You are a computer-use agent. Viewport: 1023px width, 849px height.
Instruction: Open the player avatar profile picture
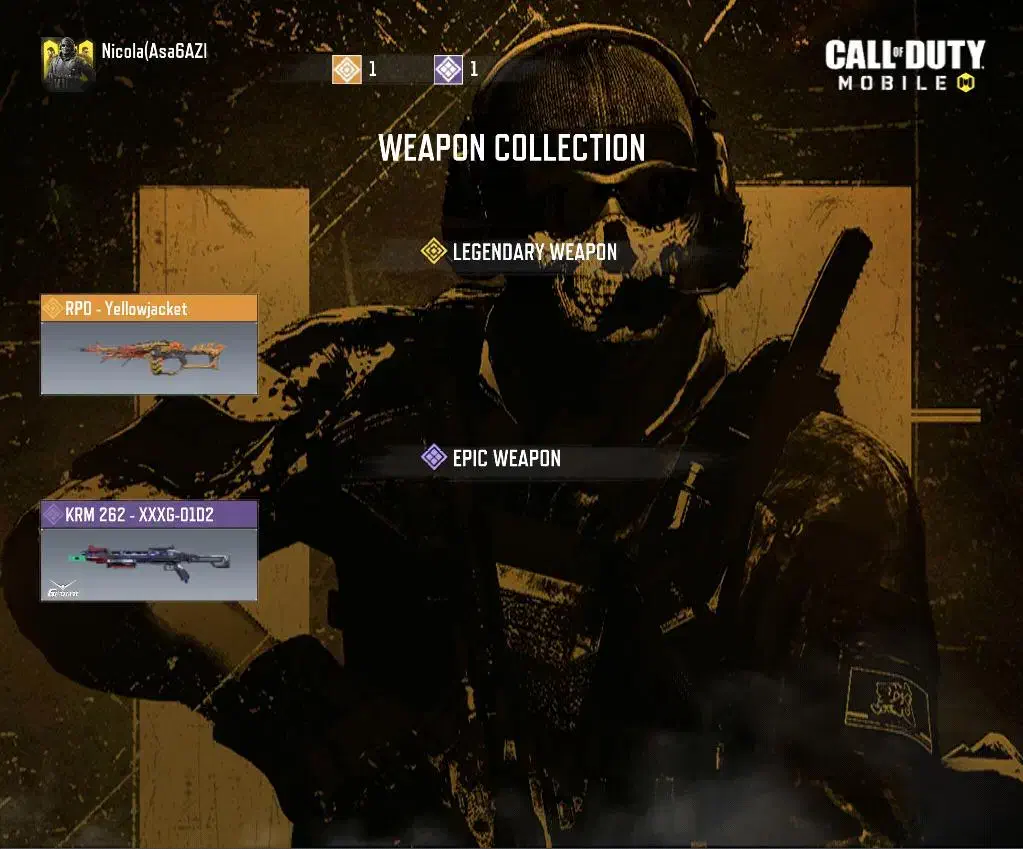tap(68, 62)
